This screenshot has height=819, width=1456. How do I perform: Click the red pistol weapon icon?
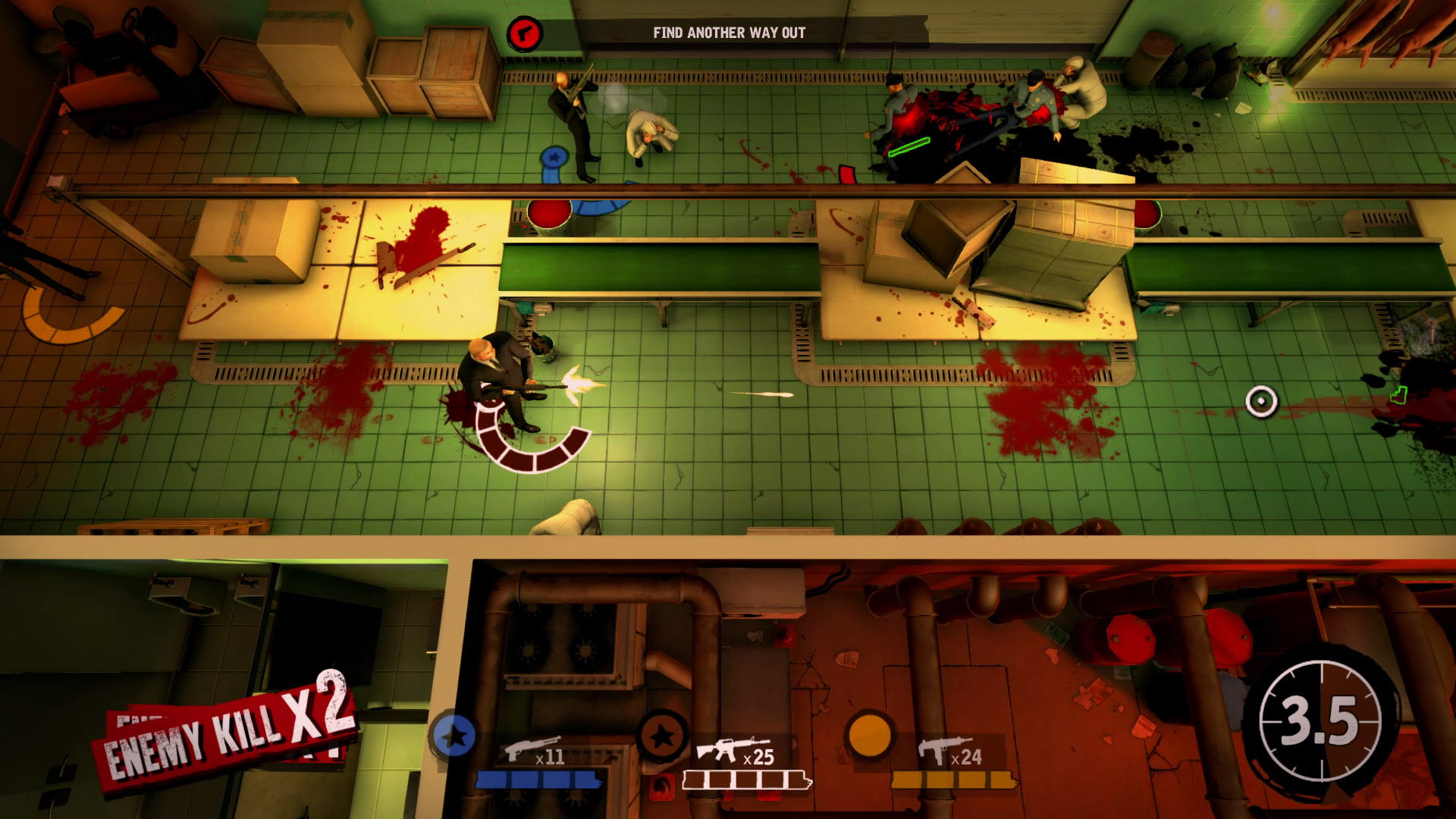(525, 33)
